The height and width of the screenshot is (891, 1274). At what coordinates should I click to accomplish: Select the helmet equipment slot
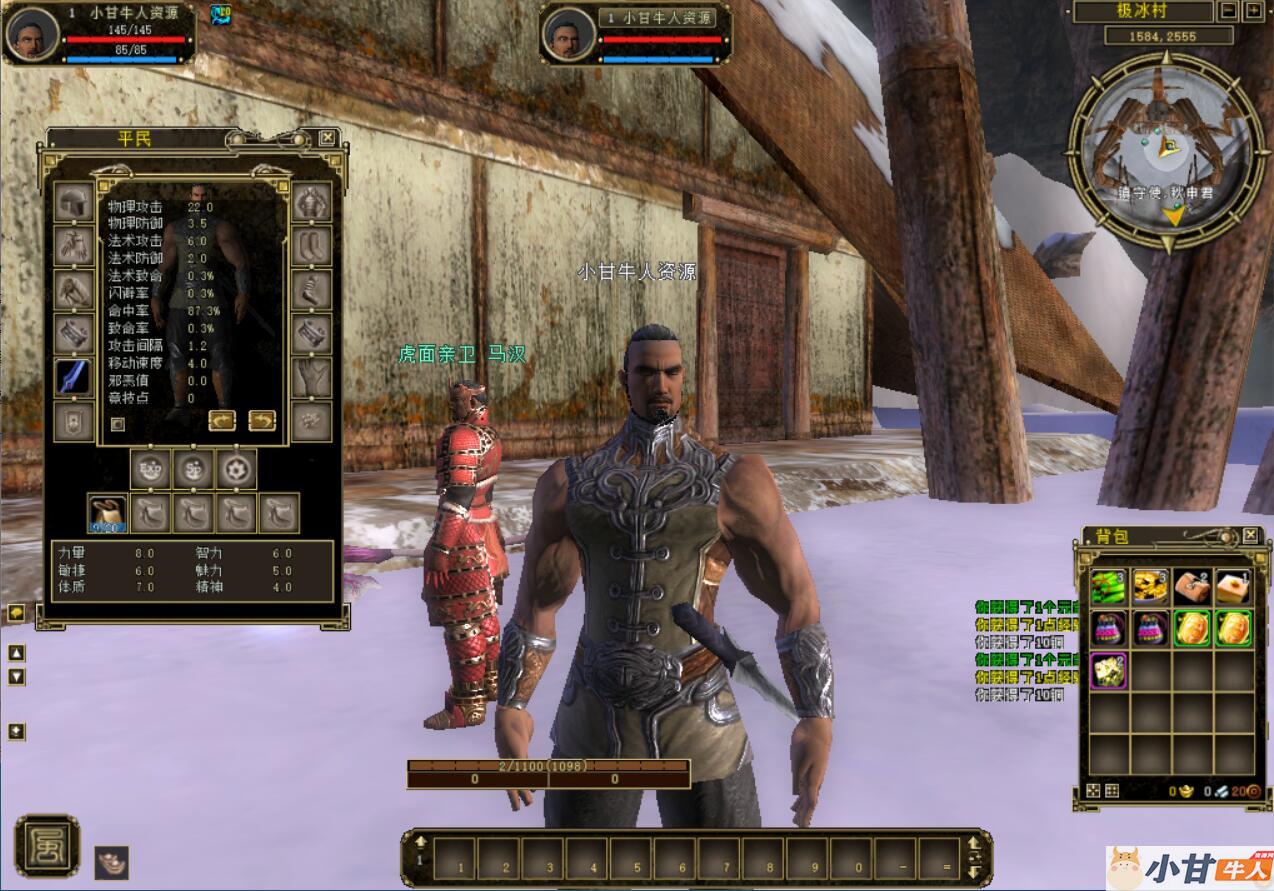pyautogui.click(x=75, y=203)
